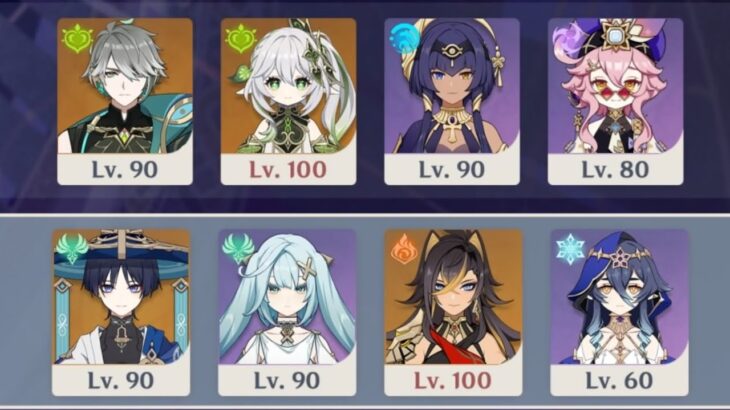Select the pink-haired Electro Lv. 80 character
This screenshot has width=730, height=410.
click(x=617, y=100)
